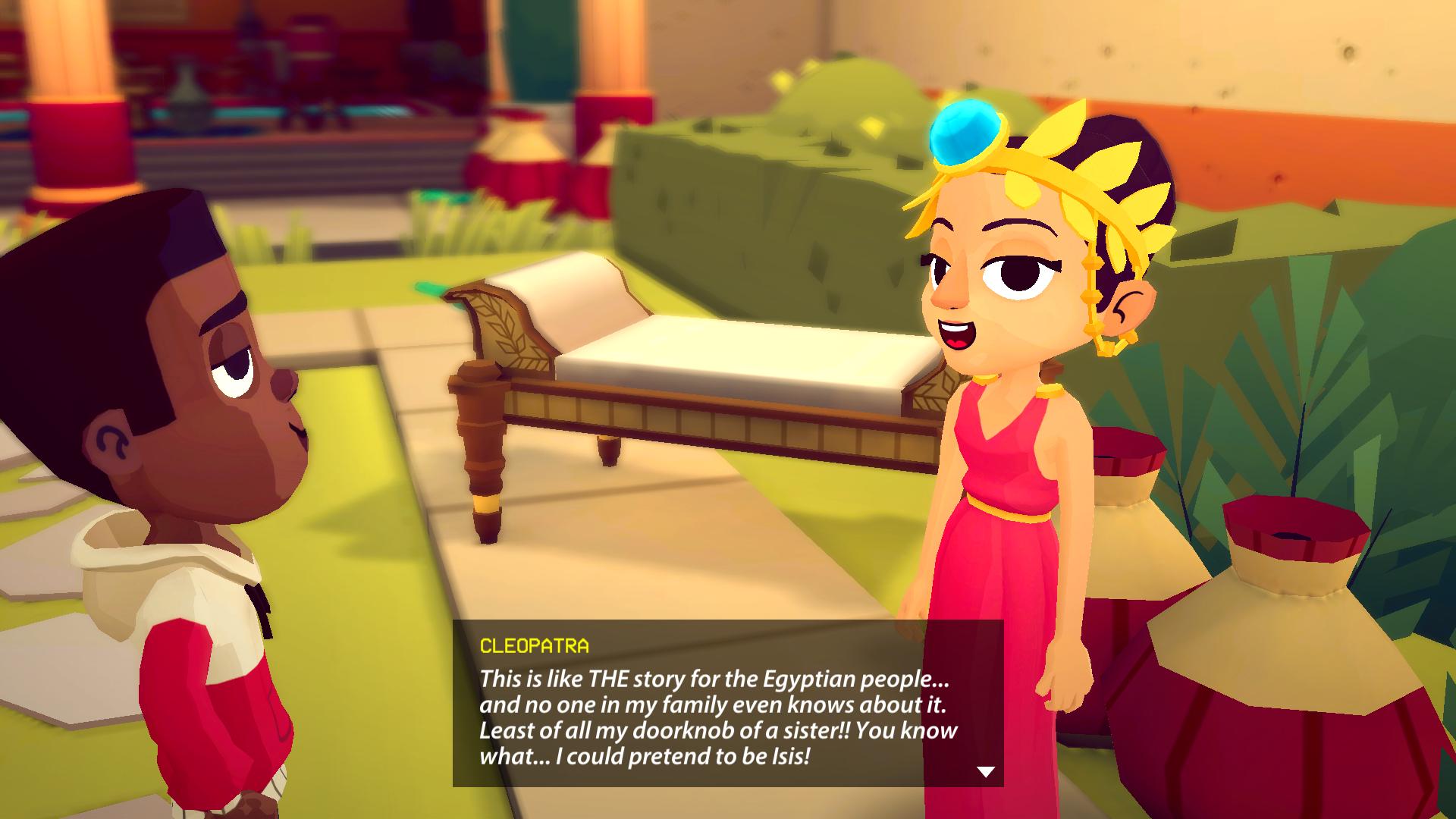This screenshot has height=819, width=1456.
Task: Advance Cleopatra's dialogue with the white arrow
Action: point(985,772)
